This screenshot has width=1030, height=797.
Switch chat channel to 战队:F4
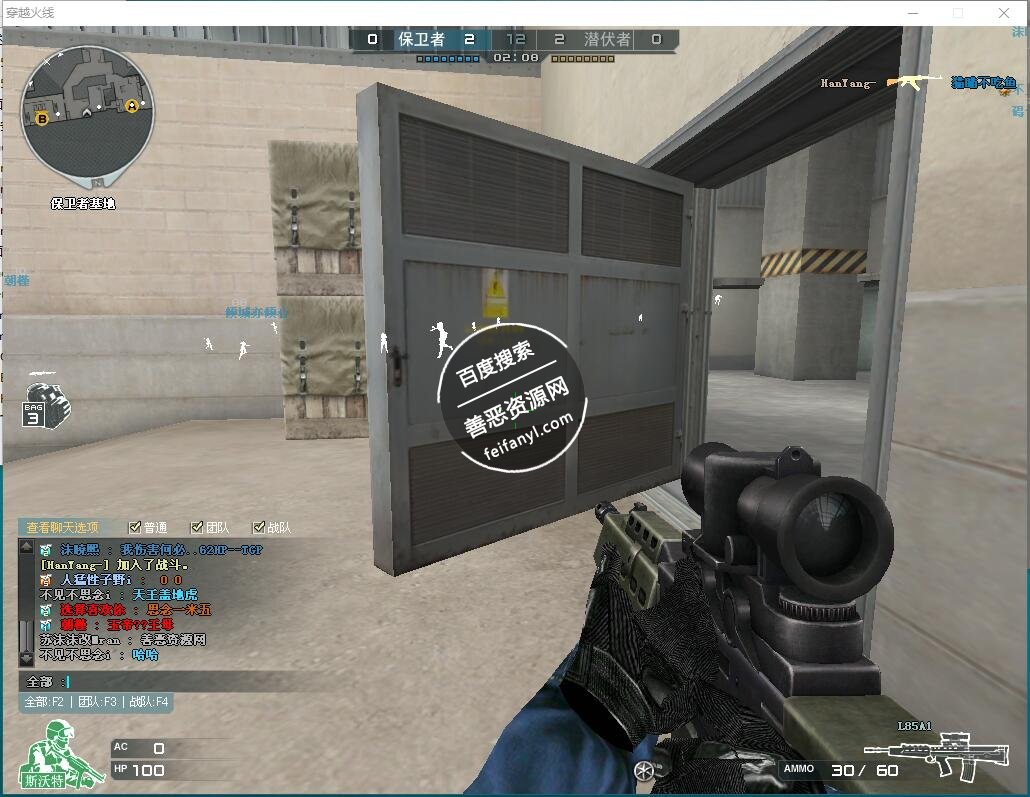click(x=149, y=702)
